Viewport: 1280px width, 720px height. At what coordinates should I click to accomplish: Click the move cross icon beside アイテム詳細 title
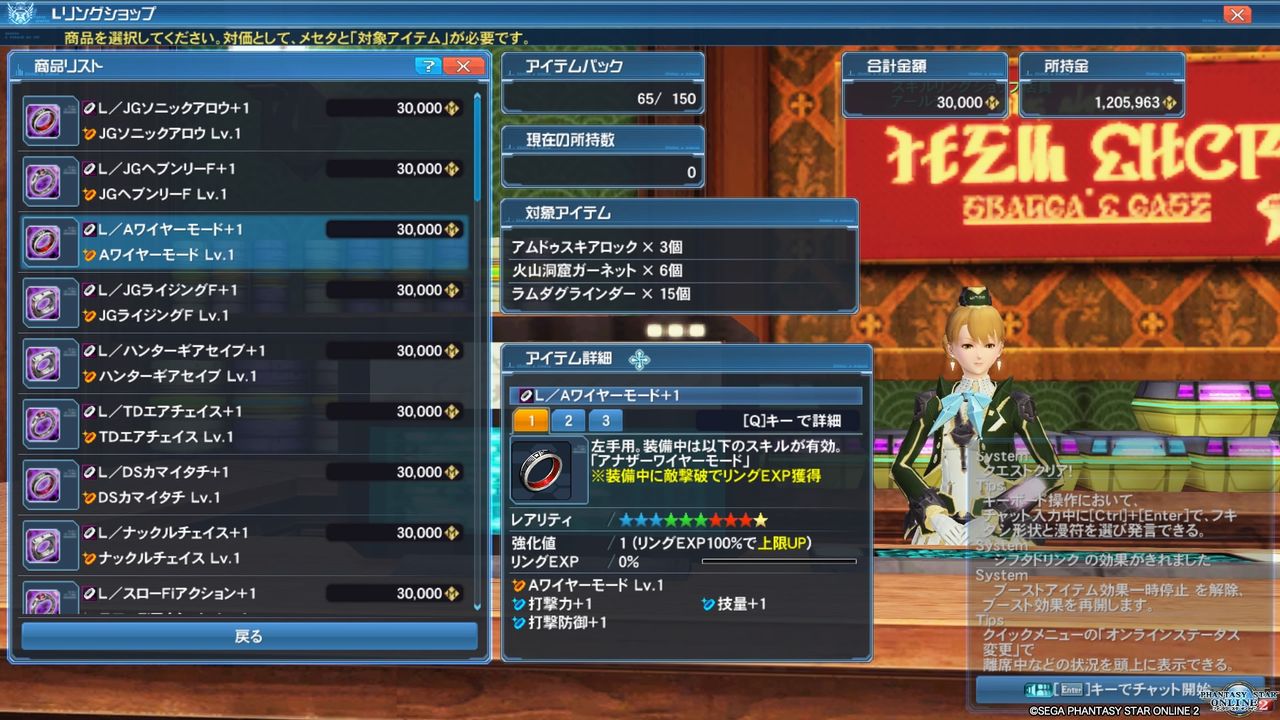pyautogui.click(x=641, y=360)
